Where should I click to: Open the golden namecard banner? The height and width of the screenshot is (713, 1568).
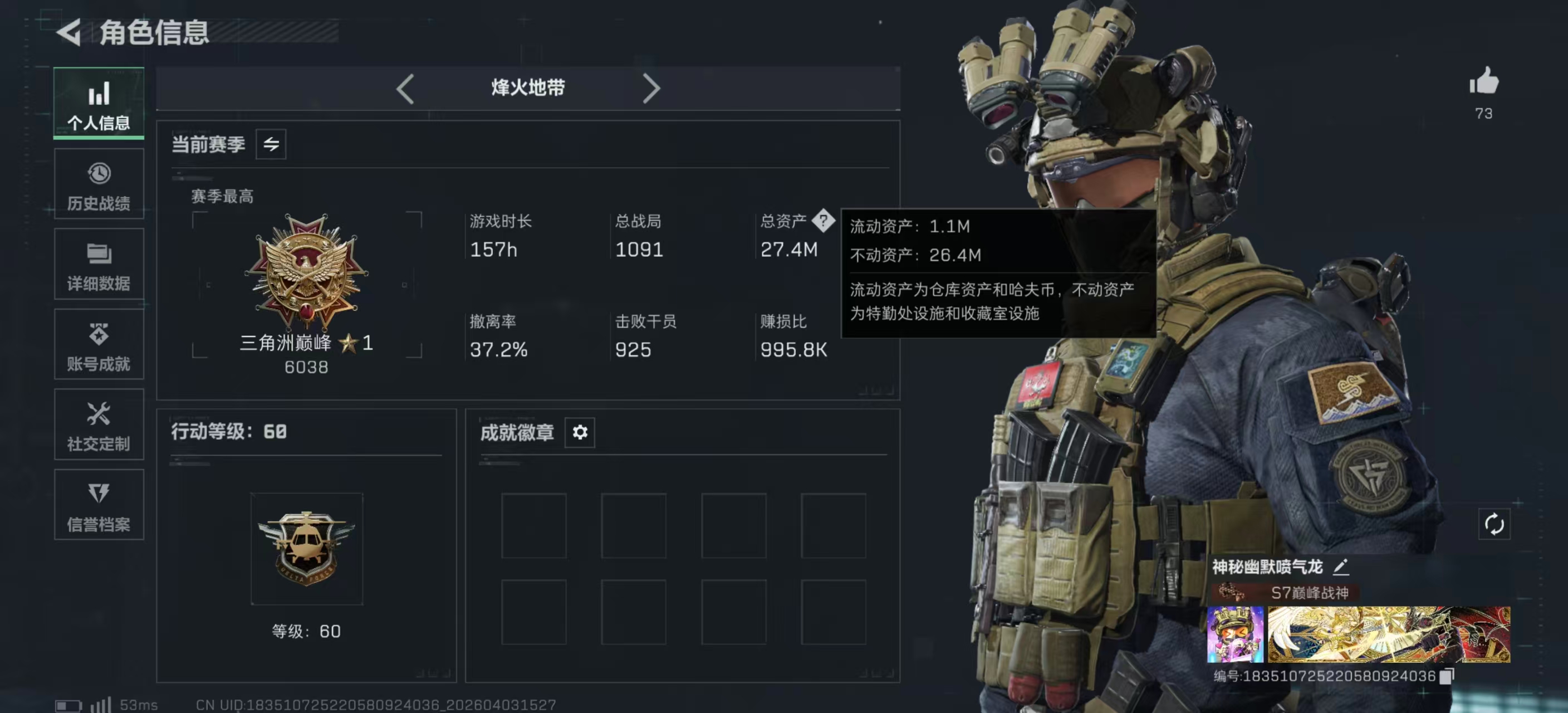click(x=1389, y=634)
